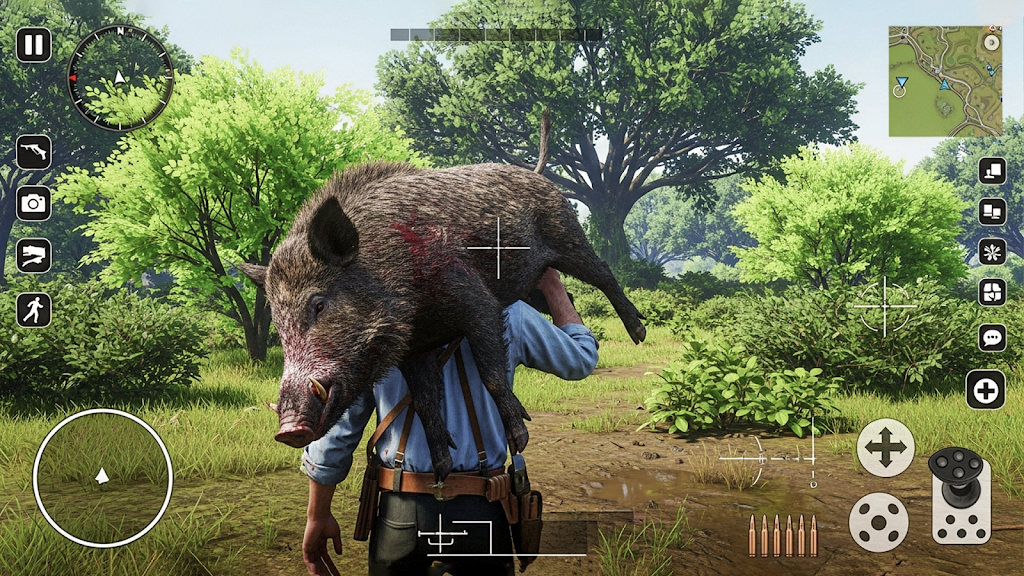Viewport: 1024px width, 576px height.
Task: Tap the joystick controller icon
Action: point(960,494)
